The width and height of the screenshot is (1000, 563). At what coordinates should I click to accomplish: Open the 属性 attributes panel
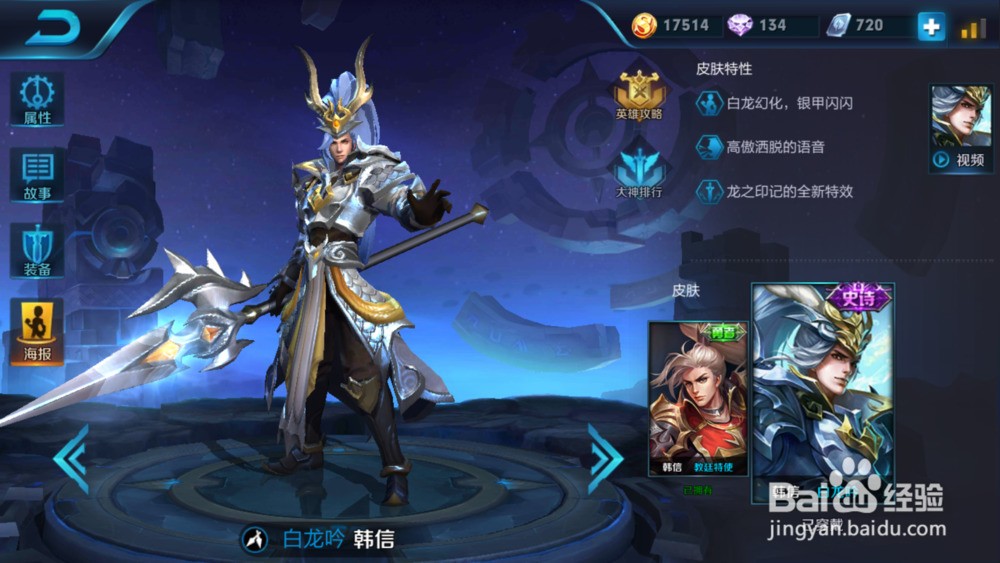pos(37,100)
